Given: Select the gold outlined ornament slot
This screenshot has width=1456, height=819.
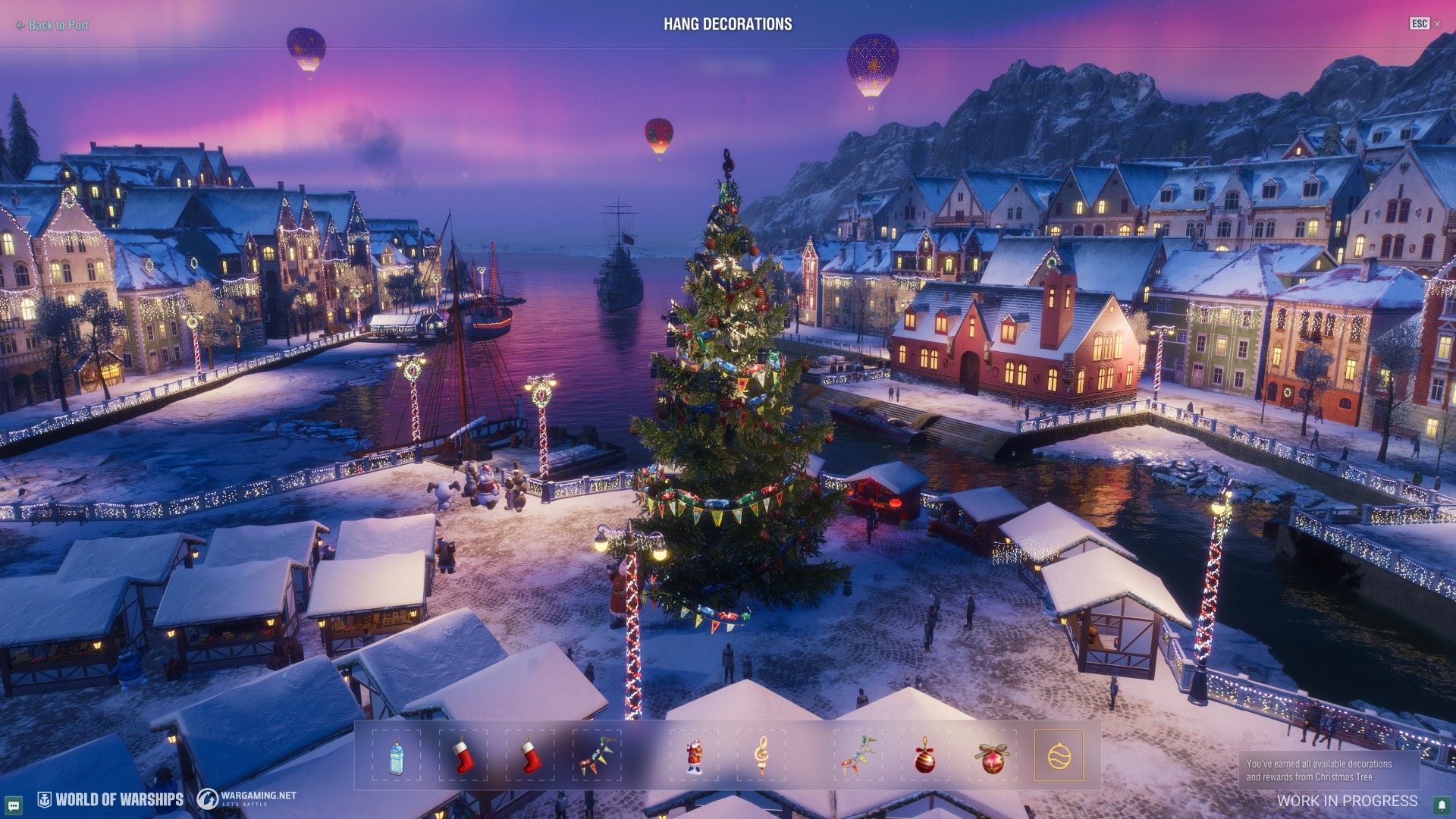Looking at the screenshot, I should tap(1059, 756).
